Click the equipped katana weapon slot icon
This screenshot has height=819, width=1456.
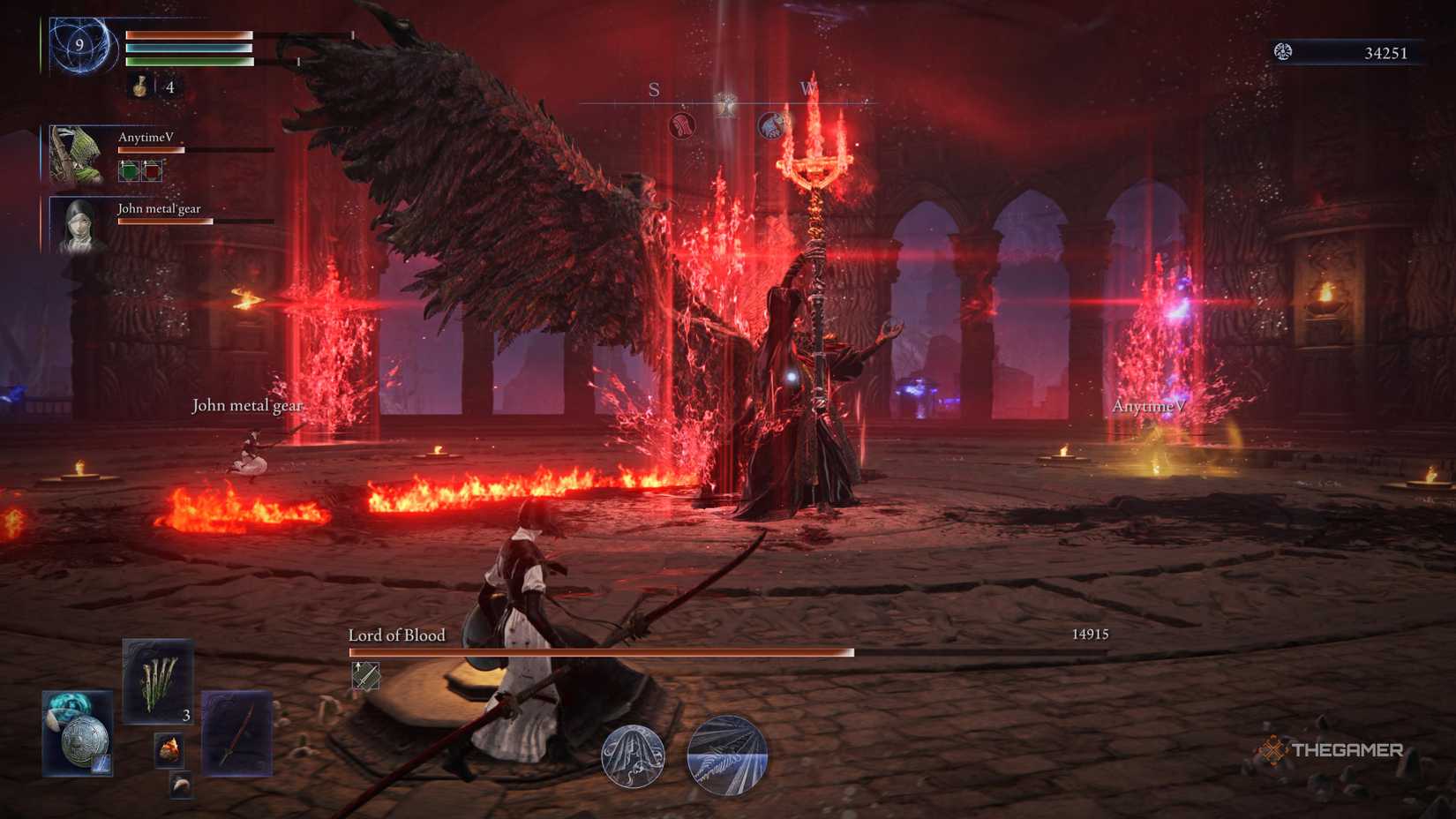click(x=238, y=733)
